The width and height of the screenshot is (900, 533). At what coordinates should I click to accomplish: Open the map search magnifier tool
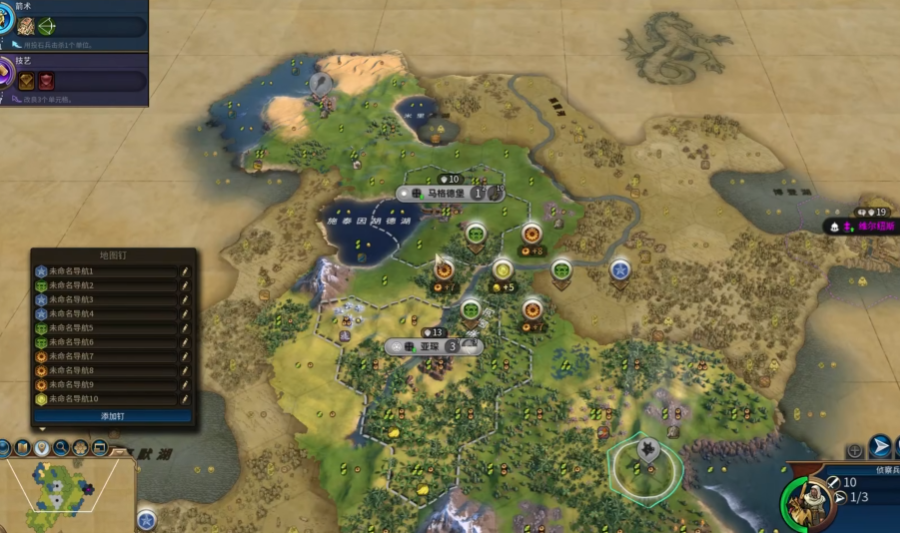(62, 447)
